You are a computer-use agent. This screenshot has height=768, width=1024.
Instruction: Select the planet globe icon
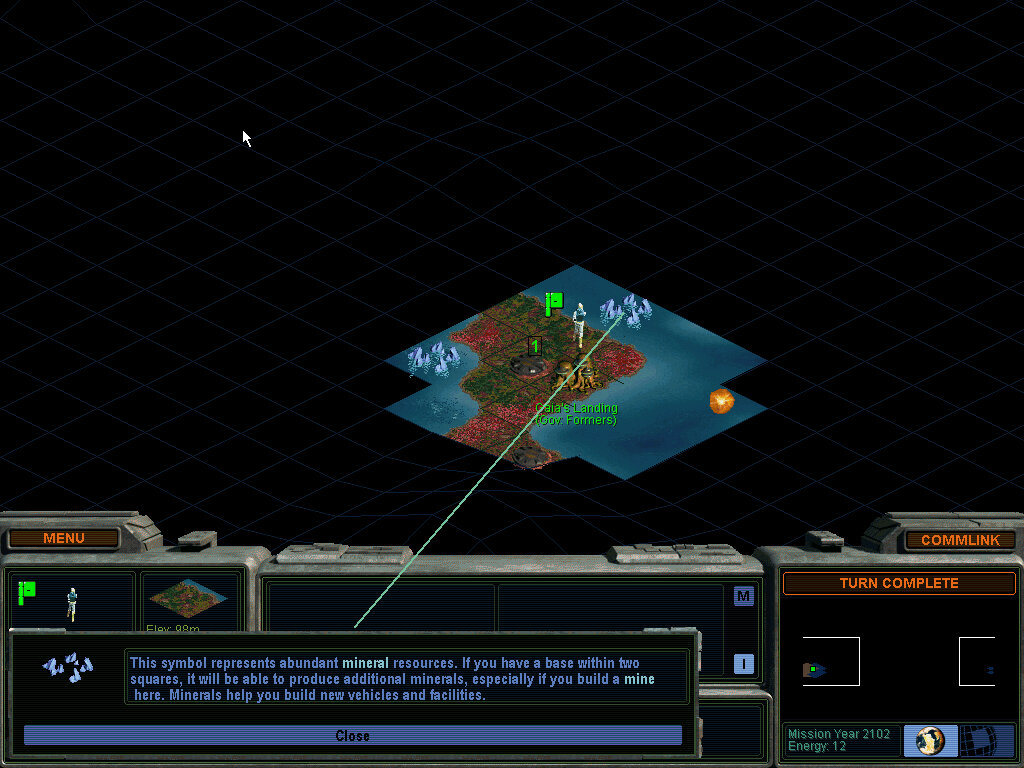click(x=930, y=741)
